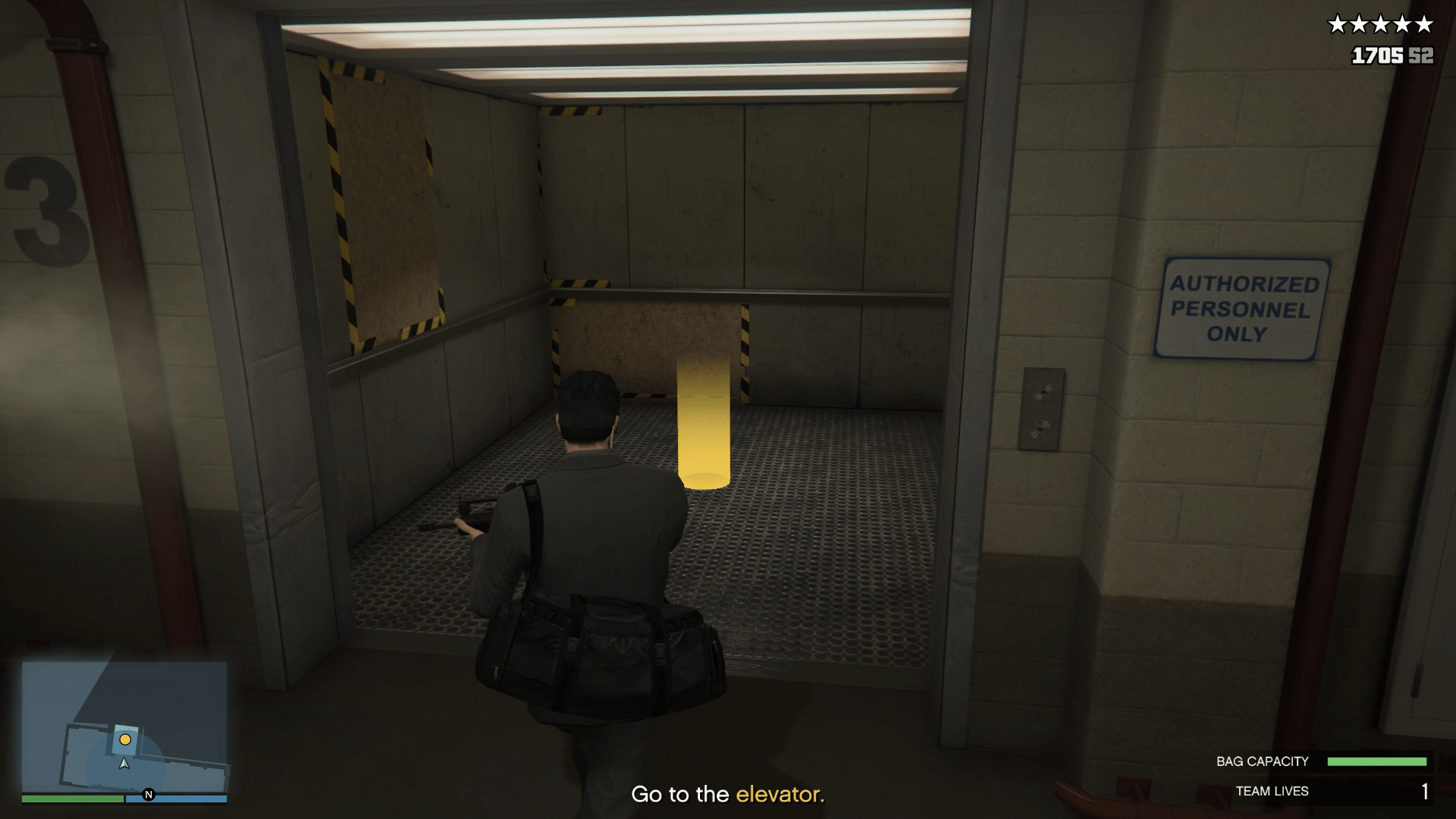Click the highlighted word elevator in the subtitle
1456x819 pixels.
coord(781,794)
